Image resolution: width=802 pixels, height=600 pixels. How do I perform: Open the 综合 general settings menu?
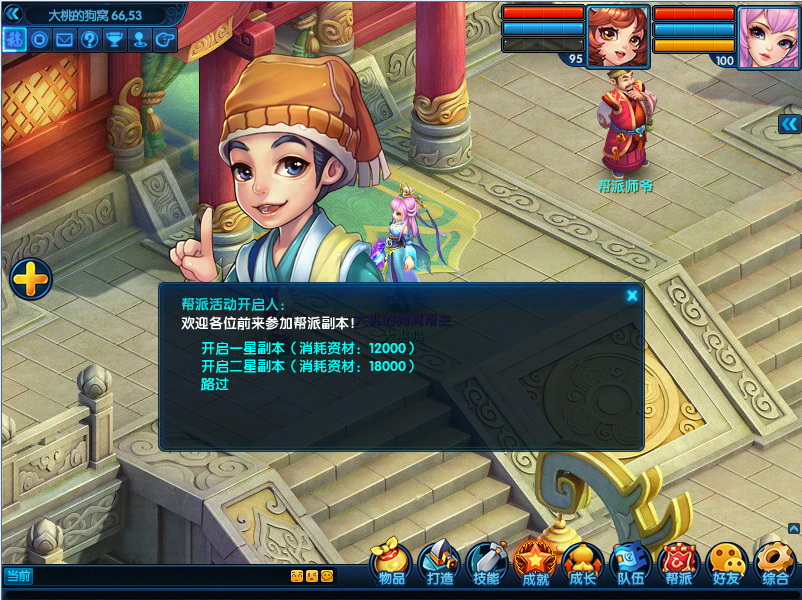775,564
